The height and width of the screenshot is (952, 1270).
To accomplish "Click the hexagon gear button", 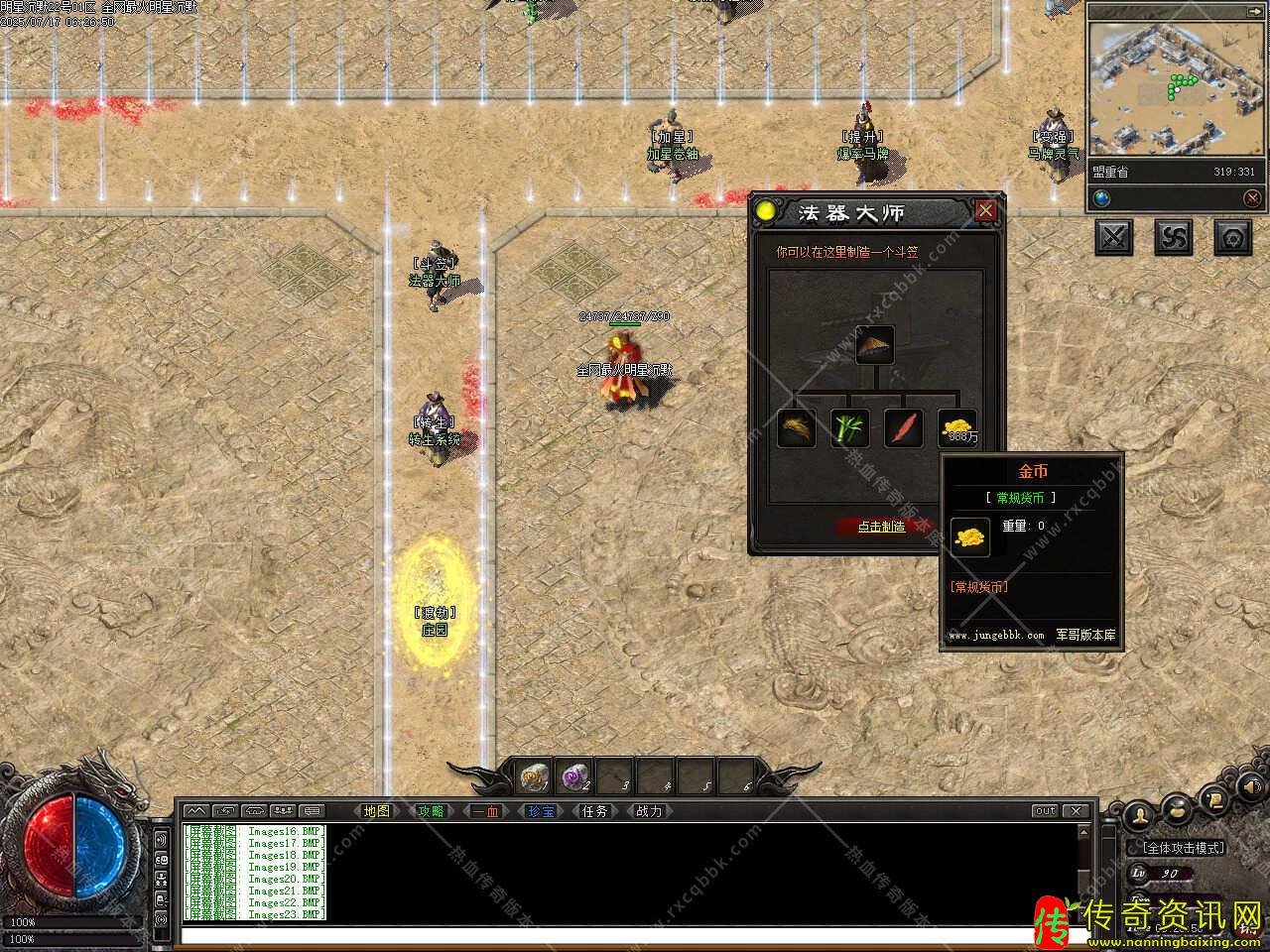I will click(1233, 237).
